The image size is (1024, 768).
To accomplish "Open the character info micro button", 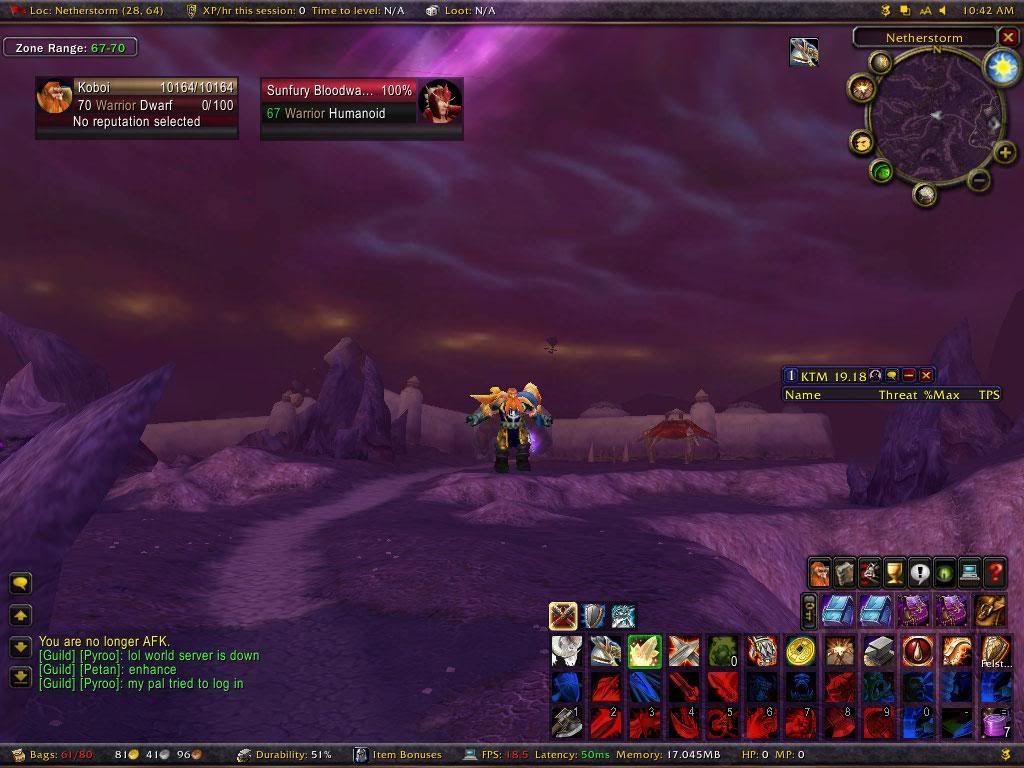I will 820,573.
